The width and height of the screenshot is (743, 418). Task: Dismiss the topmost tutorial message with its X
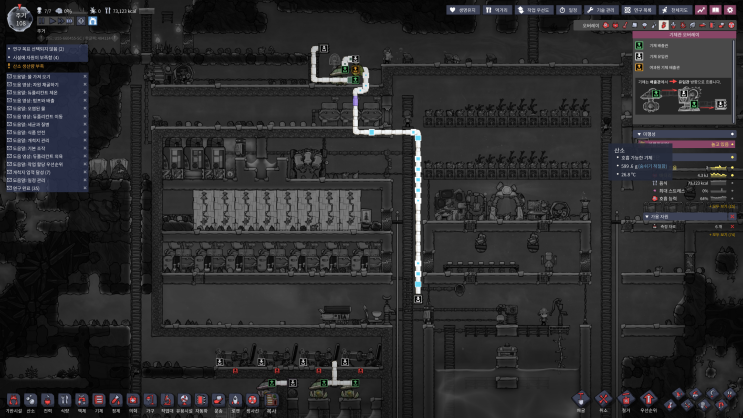coord(85,76)
